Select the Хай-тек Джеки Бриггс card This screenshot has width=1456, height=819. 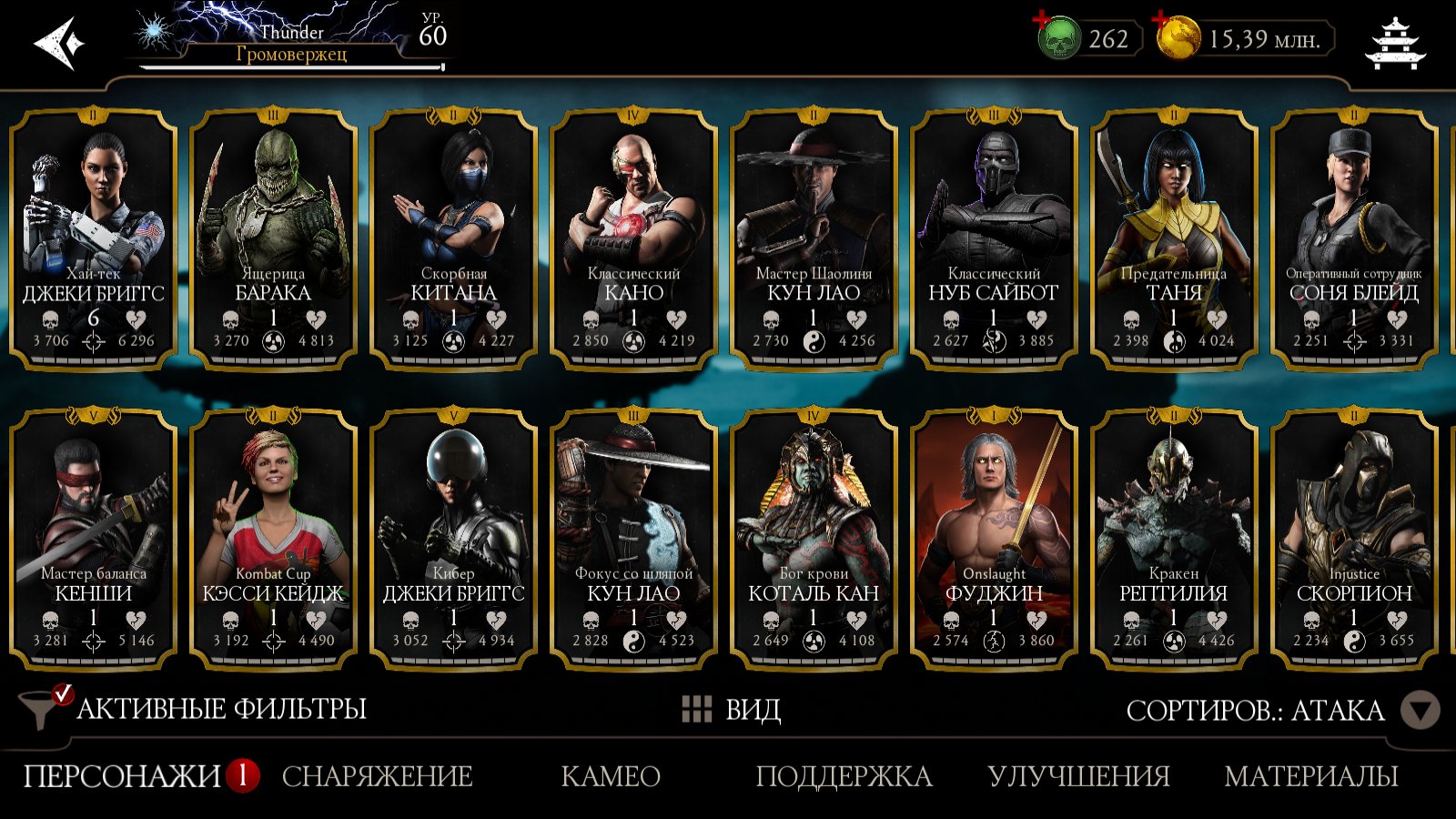(93, 238)
